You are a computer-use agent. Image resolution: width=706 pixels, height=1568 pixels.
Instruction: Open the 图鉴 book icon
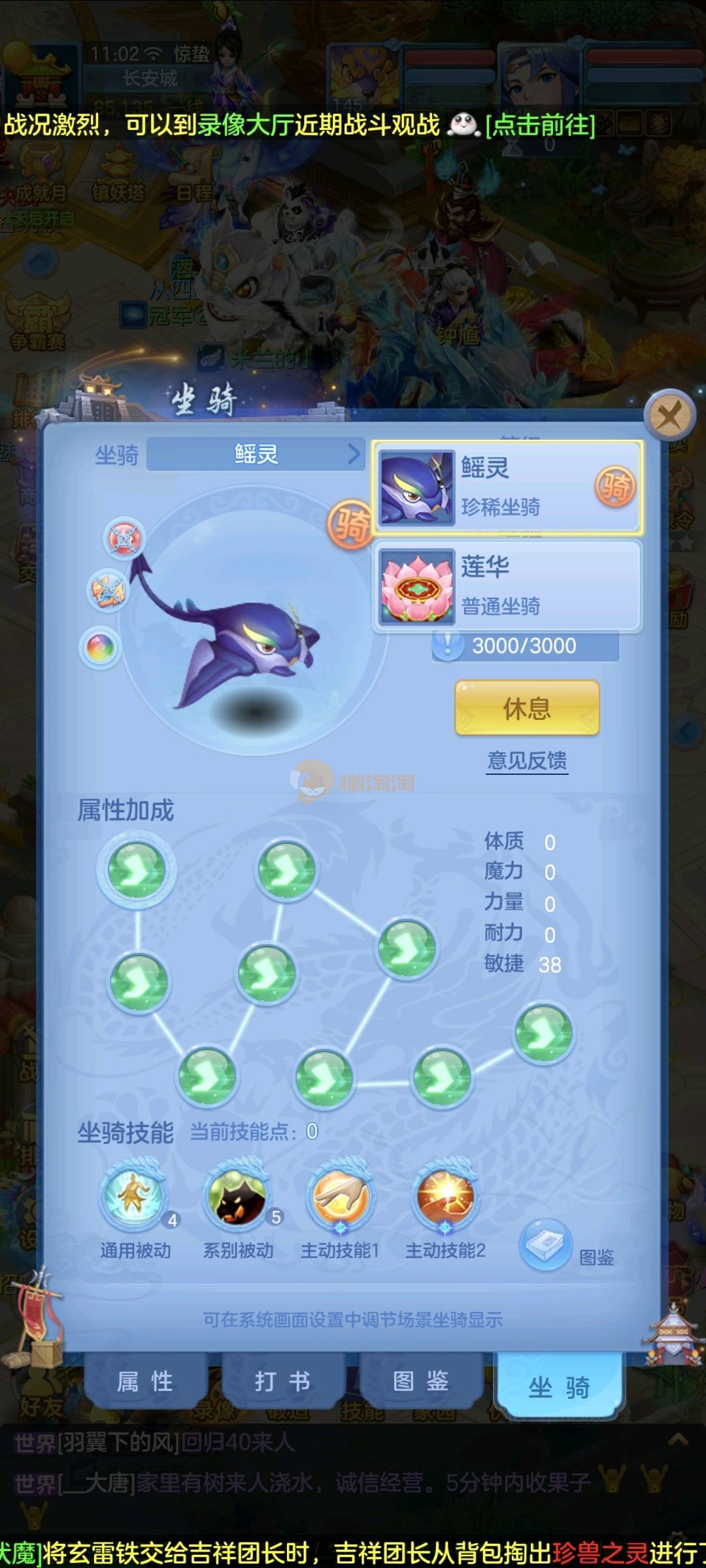coord(546,1245)
